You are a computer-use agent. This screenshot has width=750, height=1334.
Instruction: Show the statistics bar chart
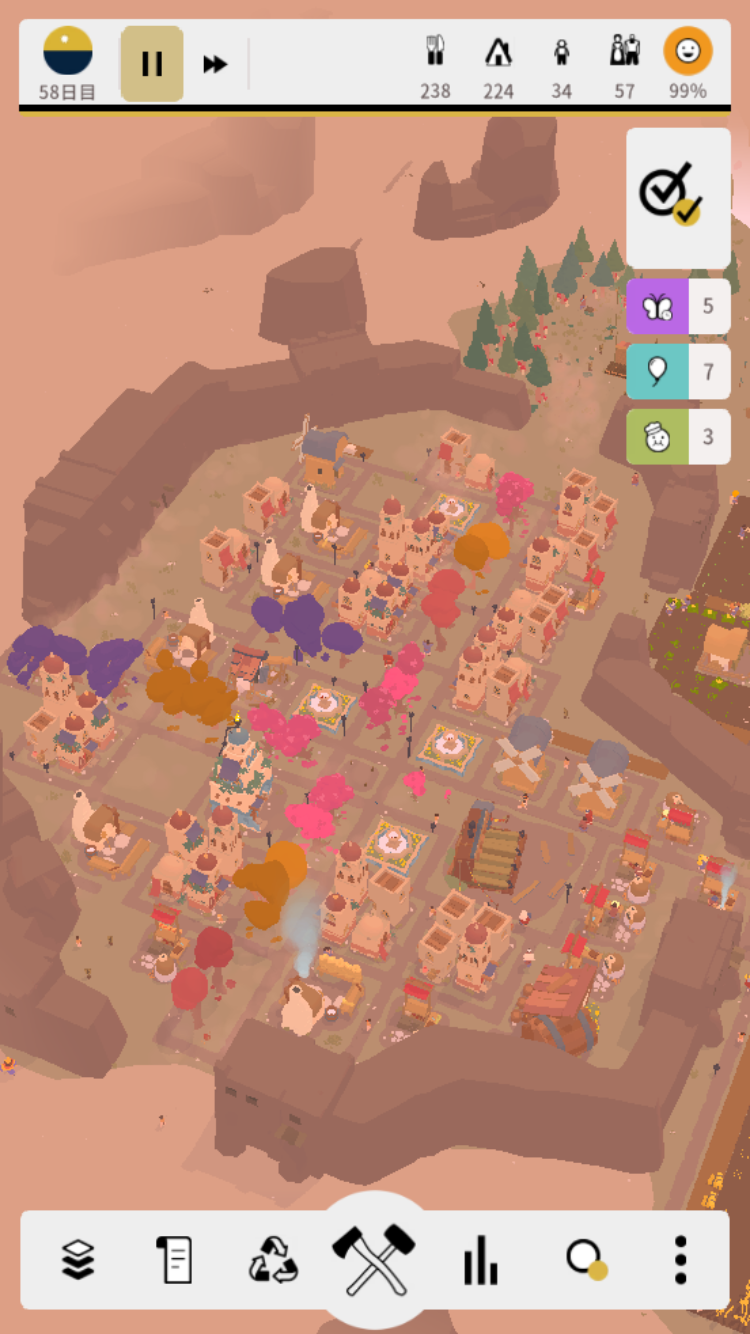481,1260
